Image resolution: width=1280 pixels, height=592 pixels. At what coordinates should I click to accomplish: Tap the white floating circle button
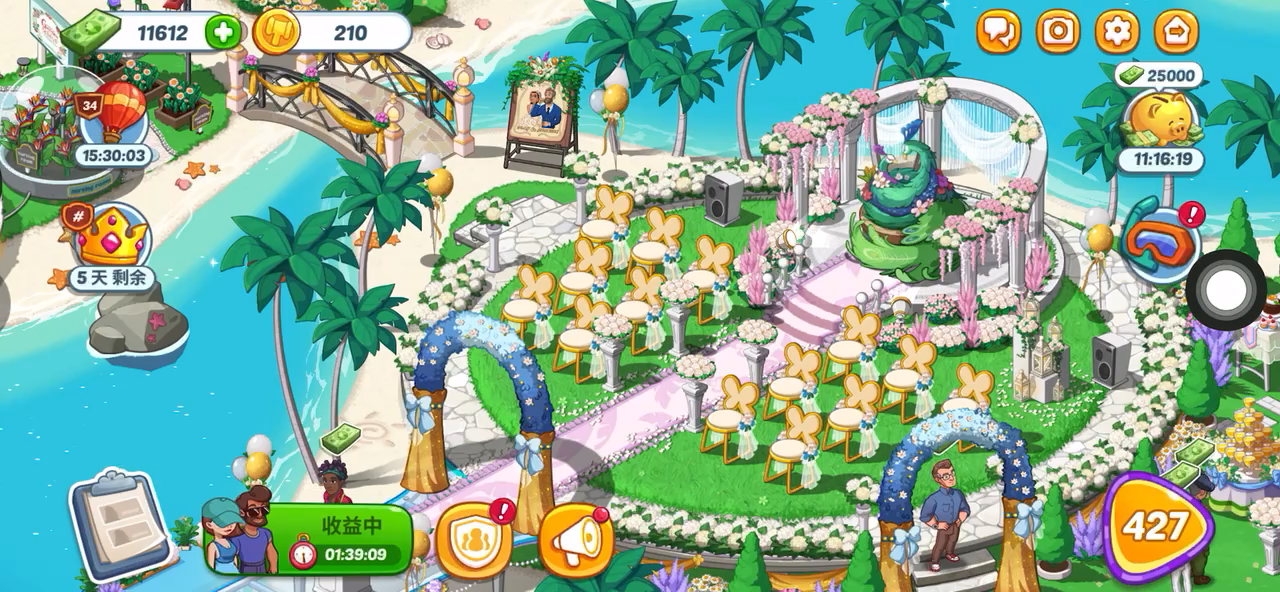pyautogui.click(x=1226, y=290)
